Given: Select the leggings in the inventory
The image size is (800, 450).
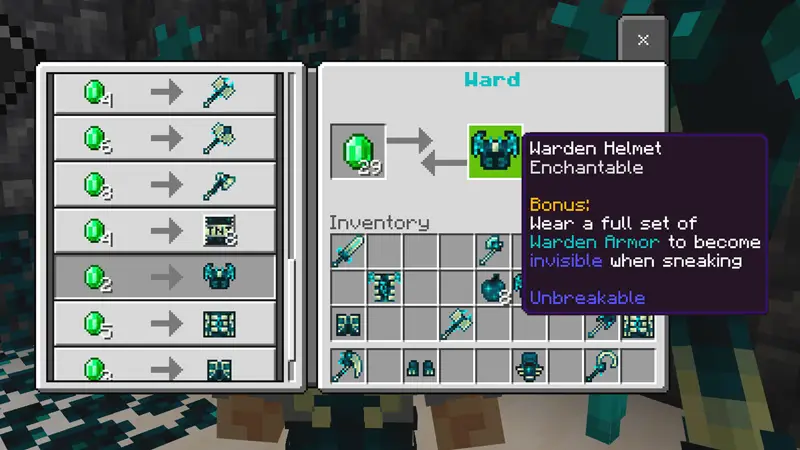Looking at the screenshot, I should click(x=349, y=323).
